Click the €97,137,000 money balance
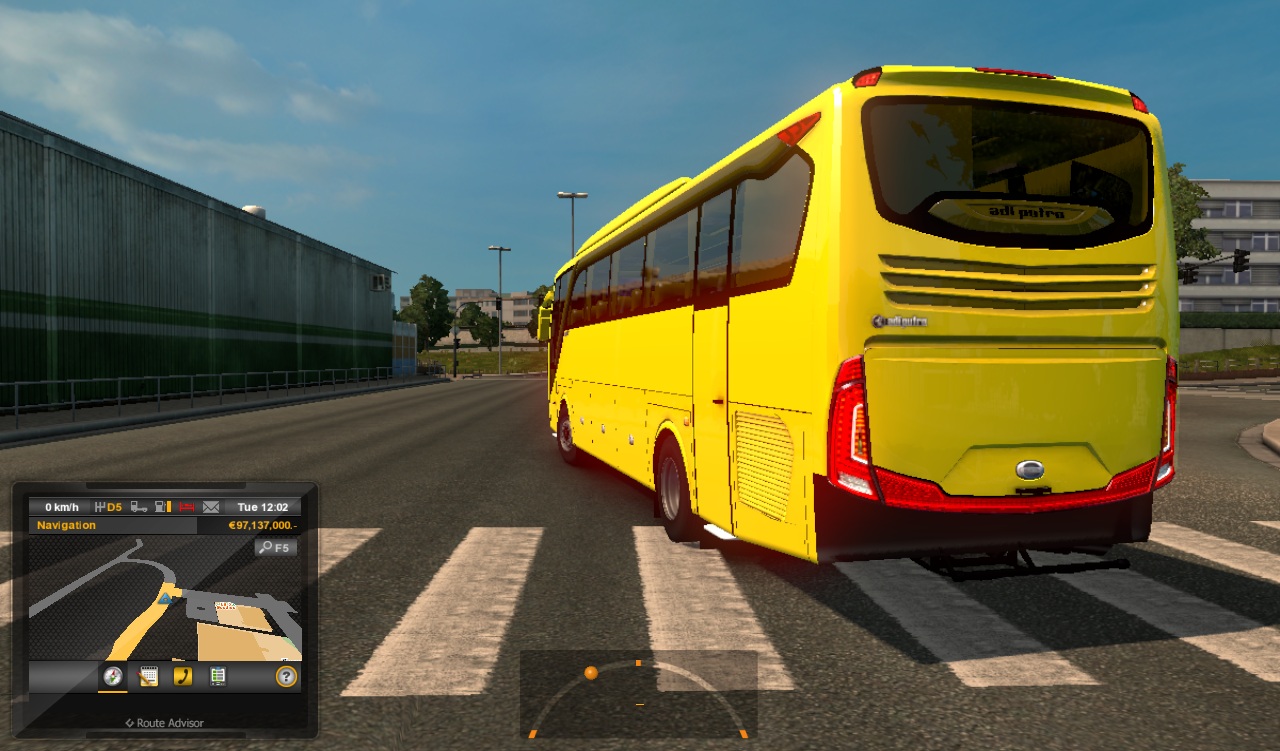The width and height of the screenshot is (1280, 751). (262, 525)
